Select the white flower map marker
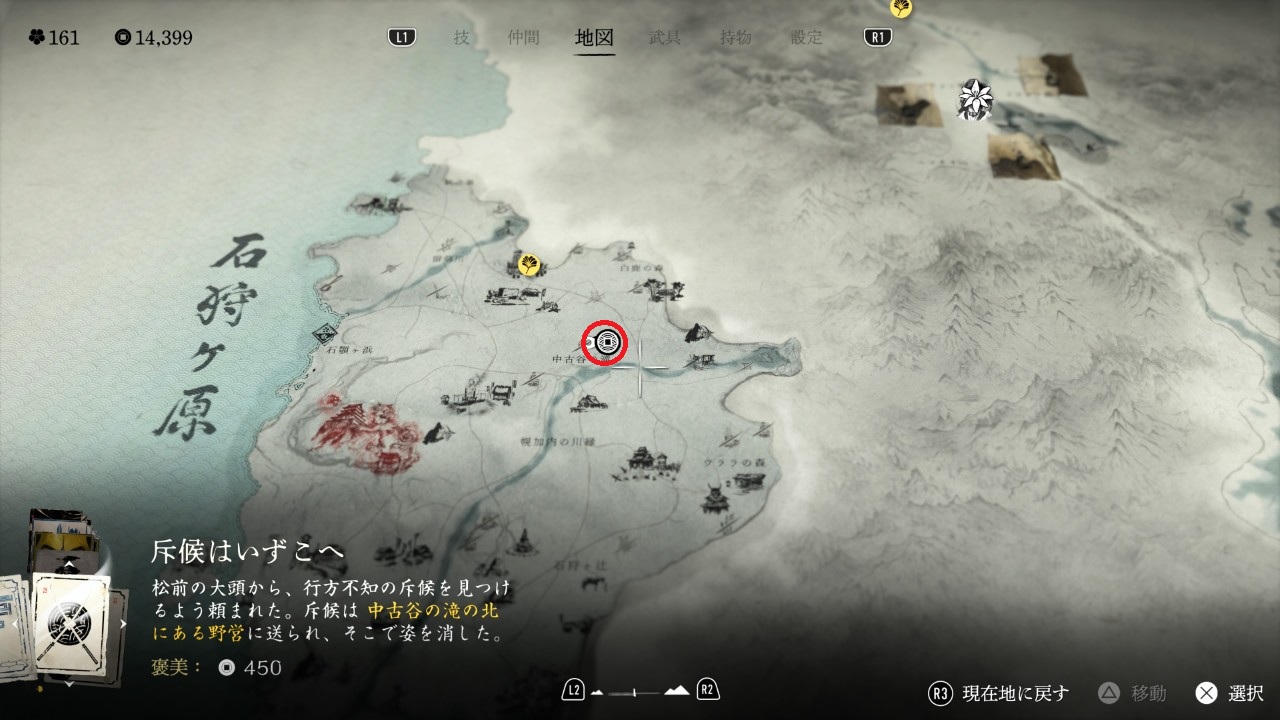 (x=973, y=97)
